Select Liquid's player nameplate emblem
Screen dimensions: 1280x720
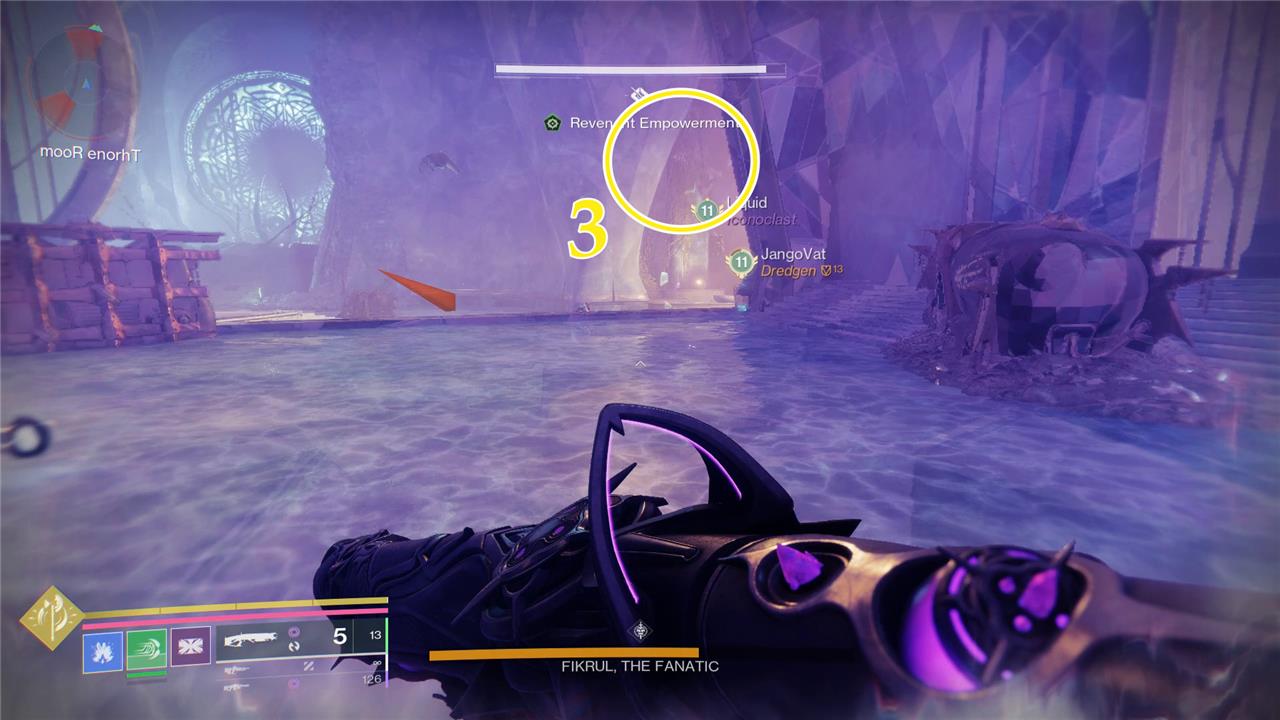(707, 210)
